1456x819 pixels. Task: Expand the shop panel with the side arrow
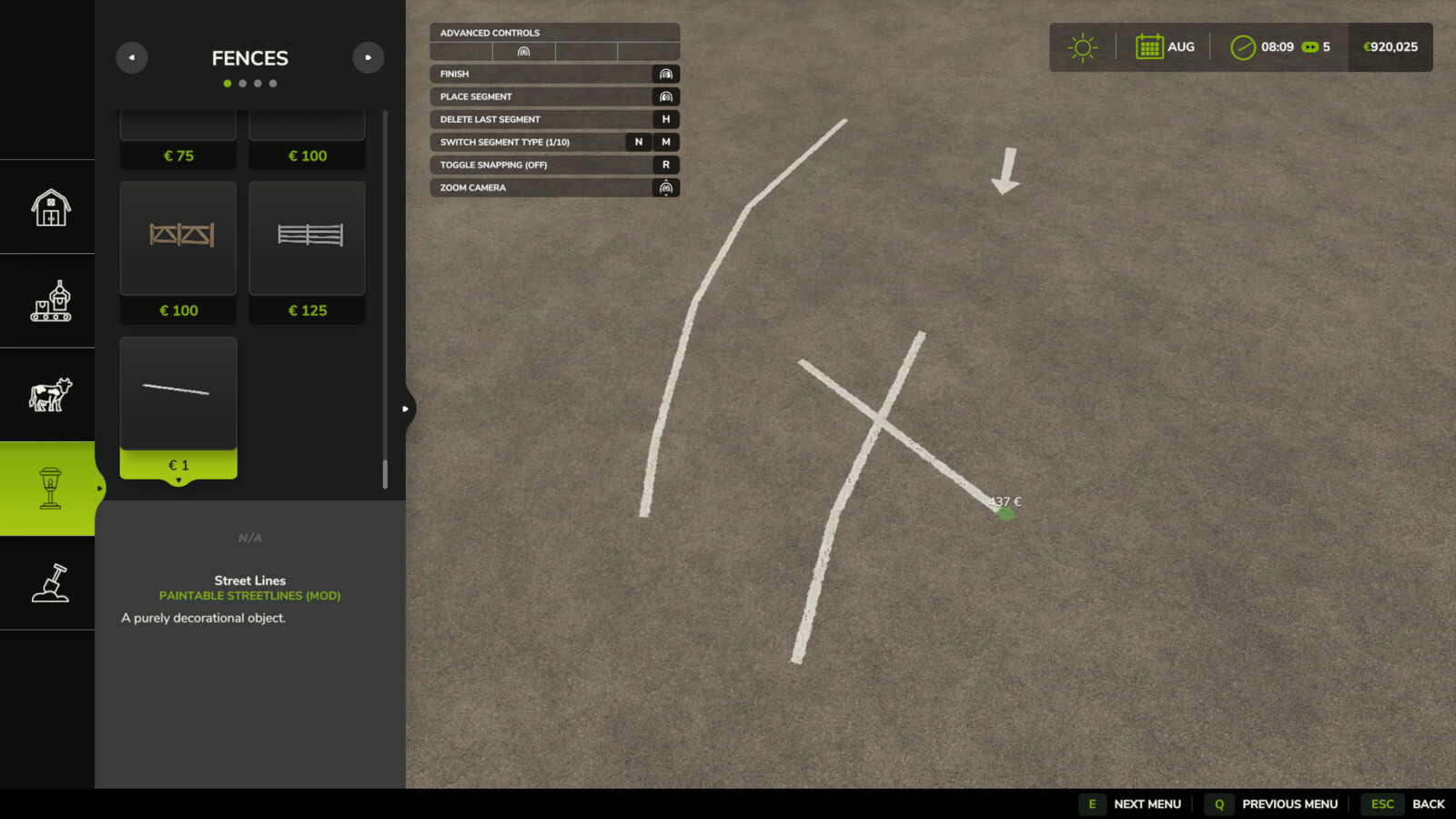406,409
